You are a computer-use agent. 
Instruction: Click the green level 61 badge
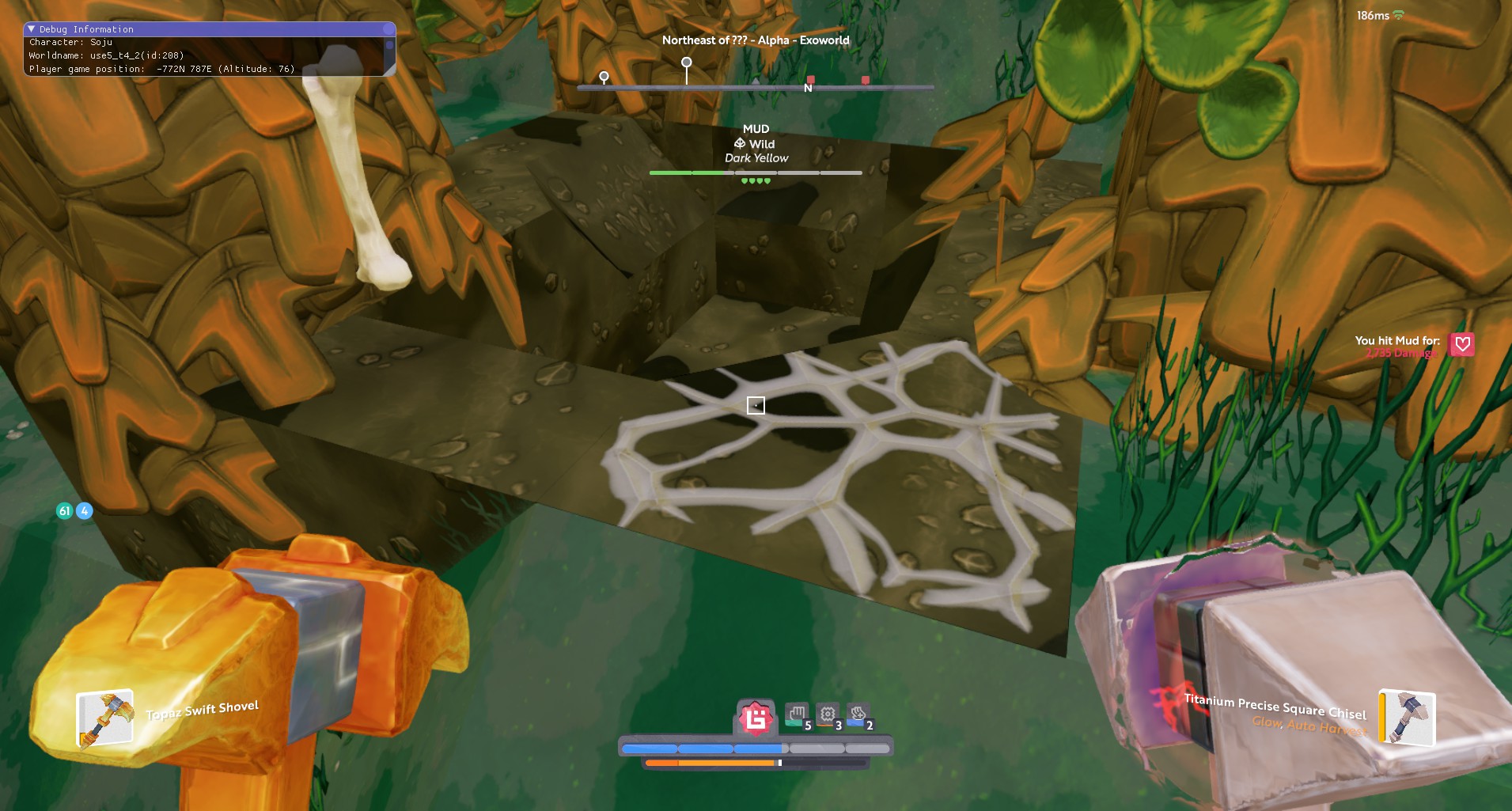click(65, 511)
